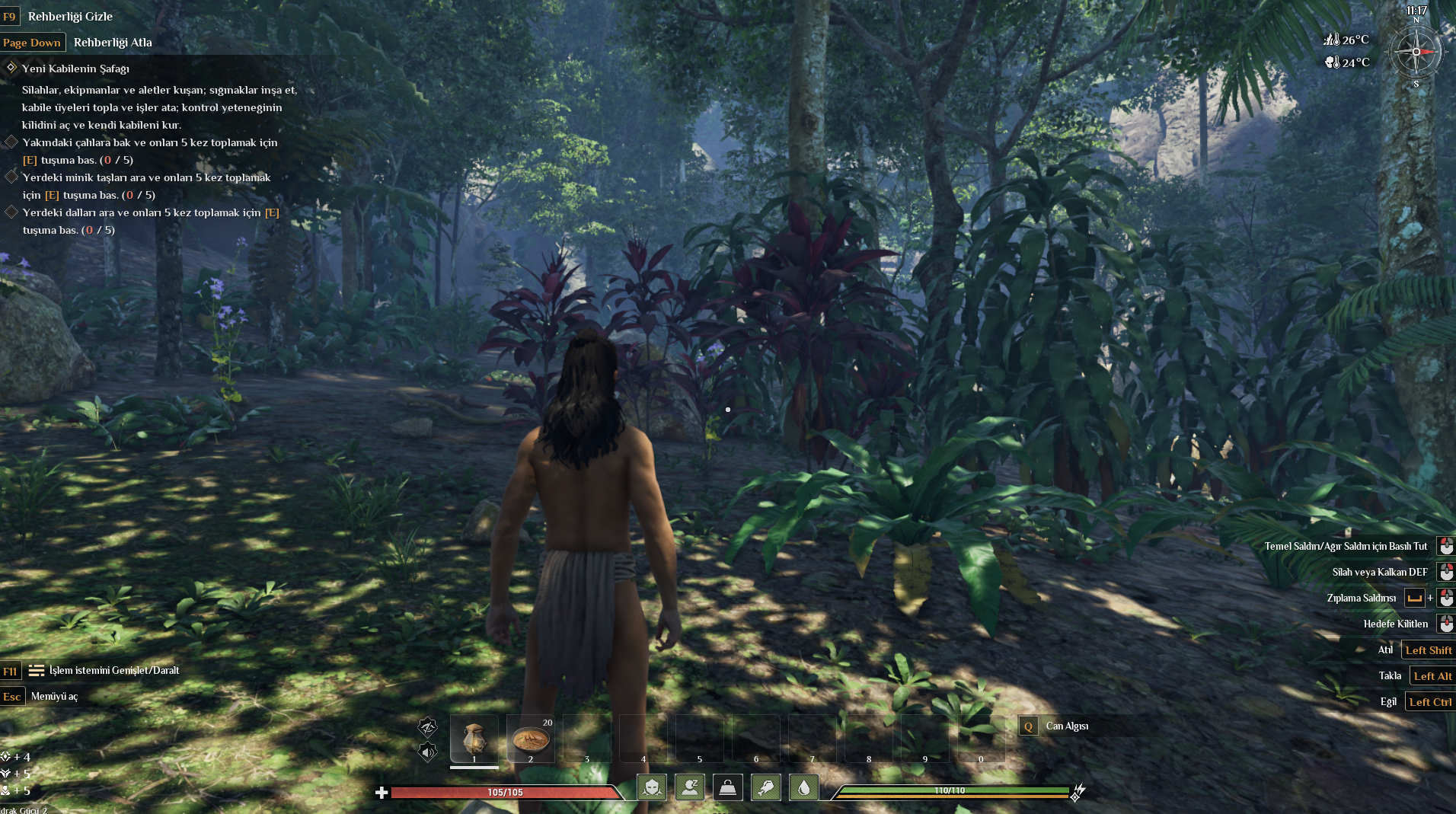The image size is (1456, 814).
Task: Toggle the İşlem istemini Genişlet/Daralt list icon
Action: 36,671
